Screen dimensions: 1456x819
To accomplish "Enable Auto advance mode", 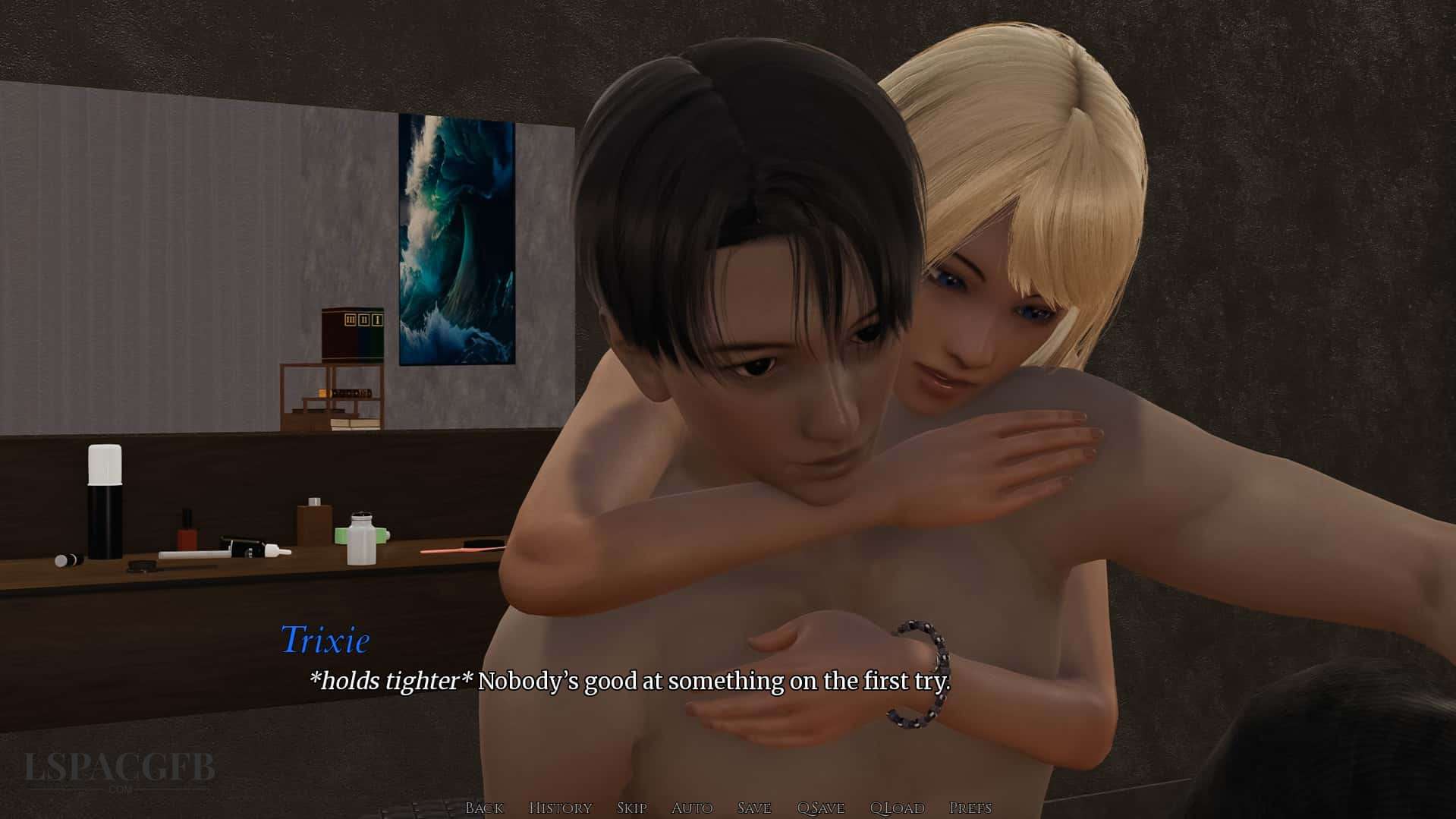I will [692, 808].
